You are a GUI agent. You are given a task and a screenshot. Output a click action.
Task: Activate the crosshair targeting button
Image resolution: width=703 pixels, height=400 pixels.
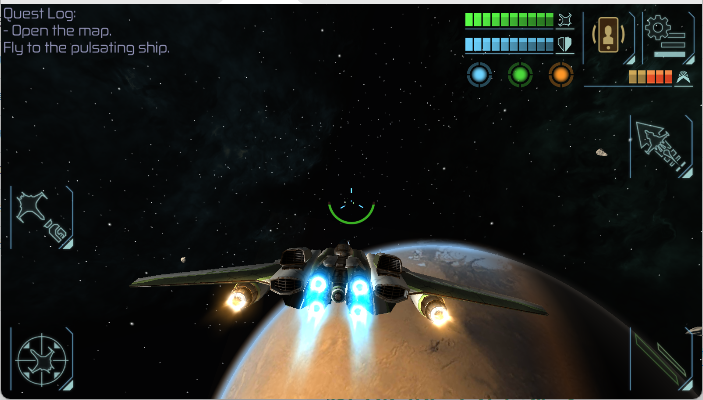[42, 358]
